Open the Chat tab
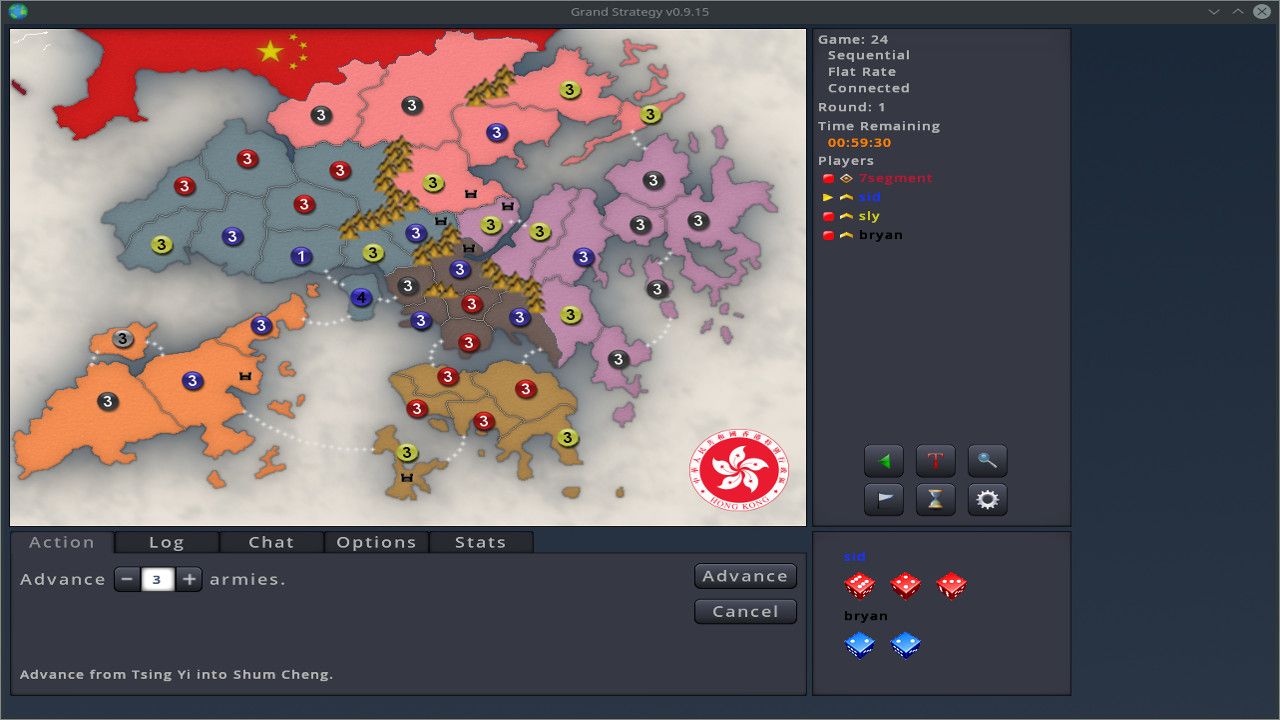The width and height of the screenshot is (1280, 720). point(270,542)
